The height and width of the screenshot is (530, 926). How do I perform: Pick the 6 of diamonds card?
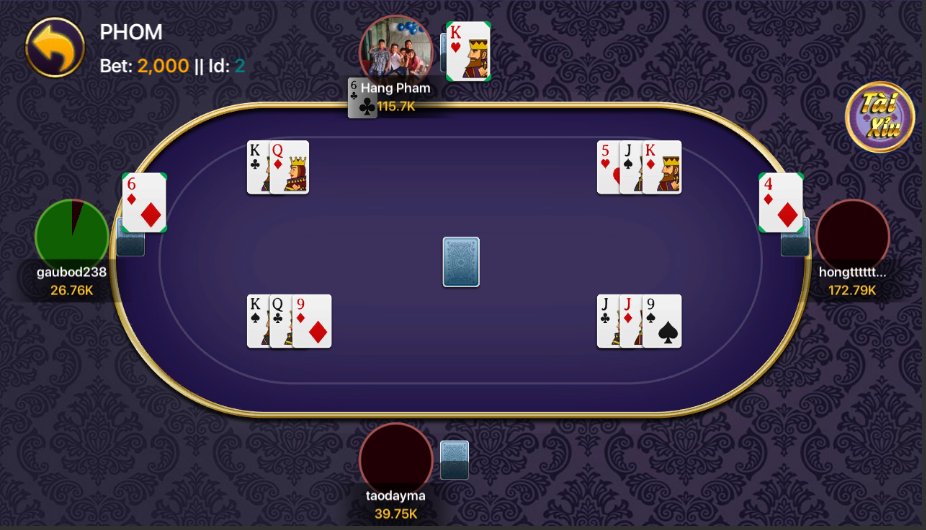pos(144,203)
